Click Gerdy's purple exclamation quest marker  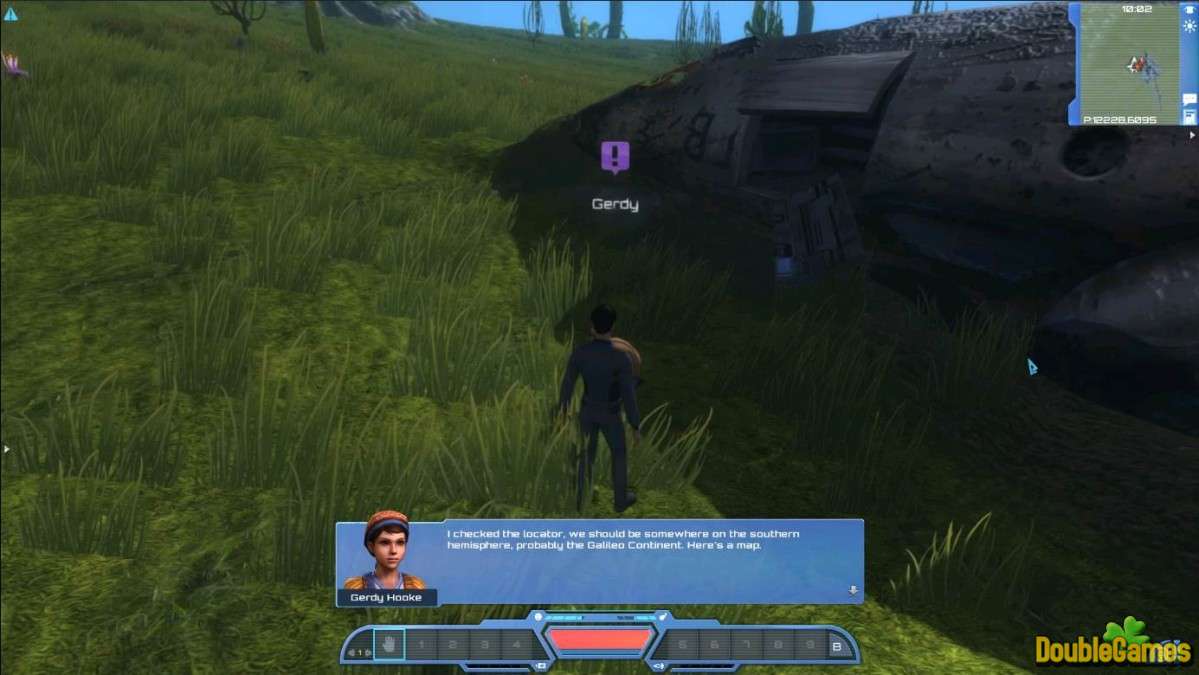tap(615, 157)
